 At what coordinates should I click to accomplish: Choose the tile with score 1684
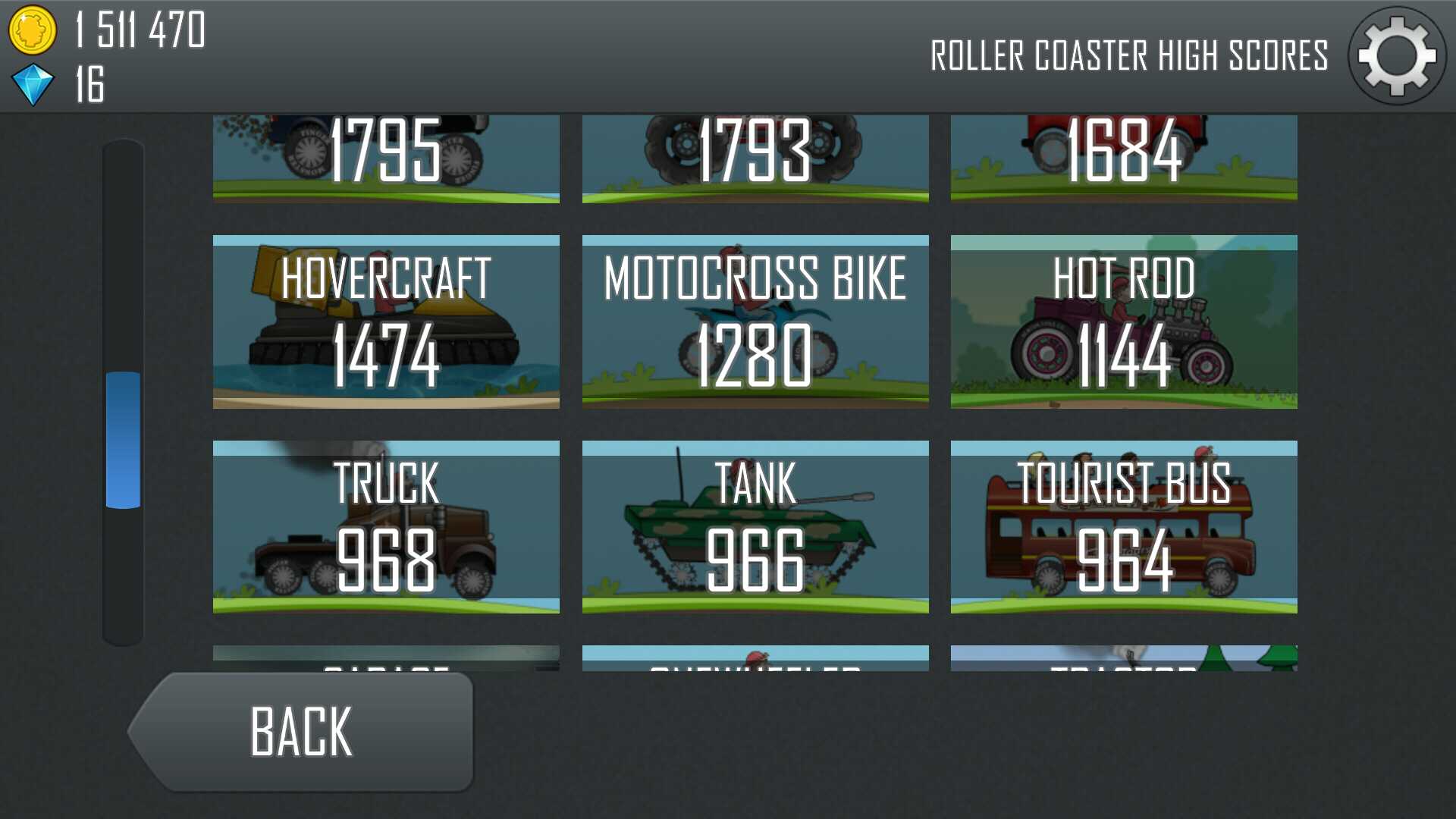tap(1124, 158)
